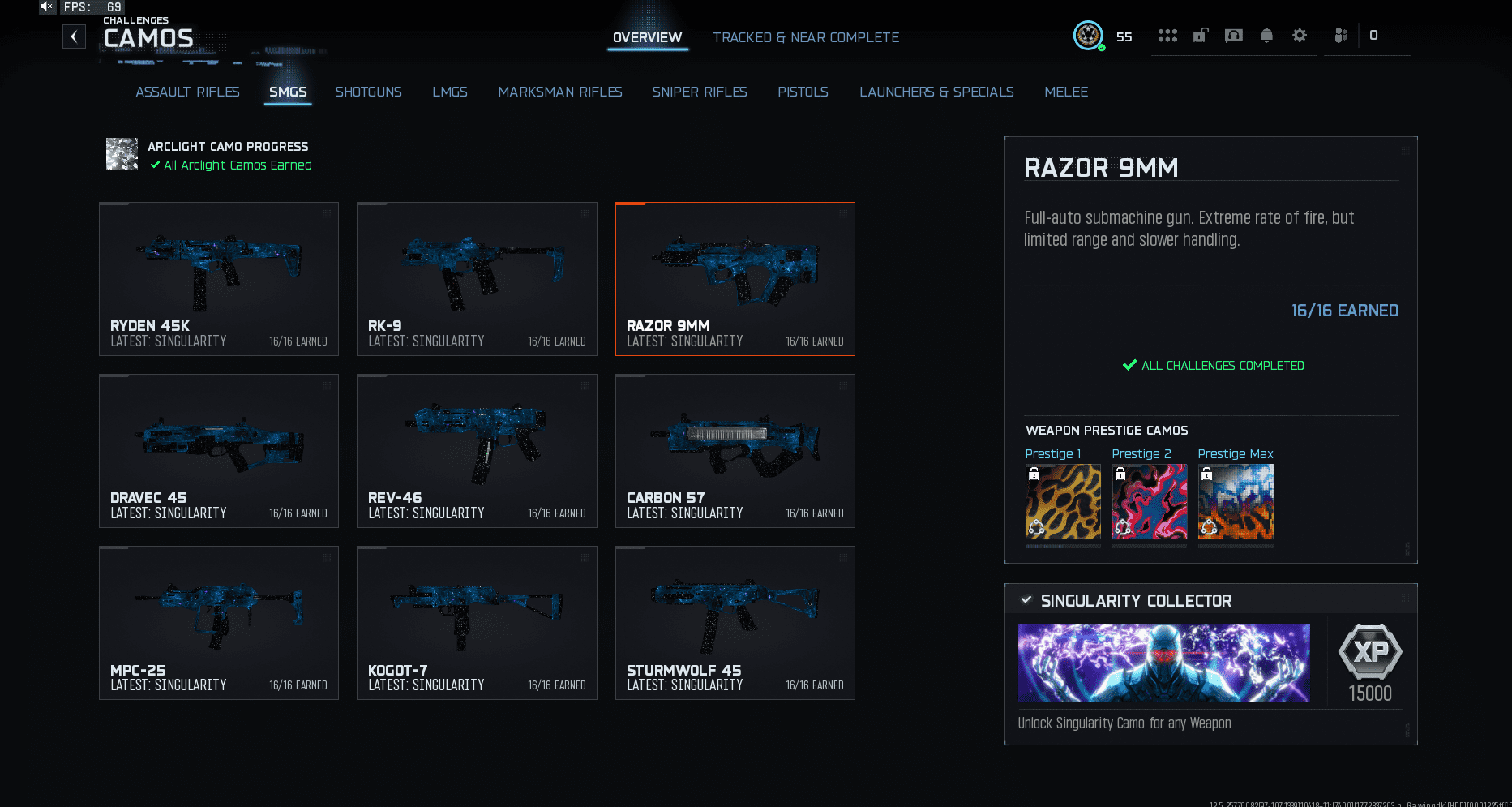Open the settings gear menu
1512x807 pixels.
tap(1298, 35)
